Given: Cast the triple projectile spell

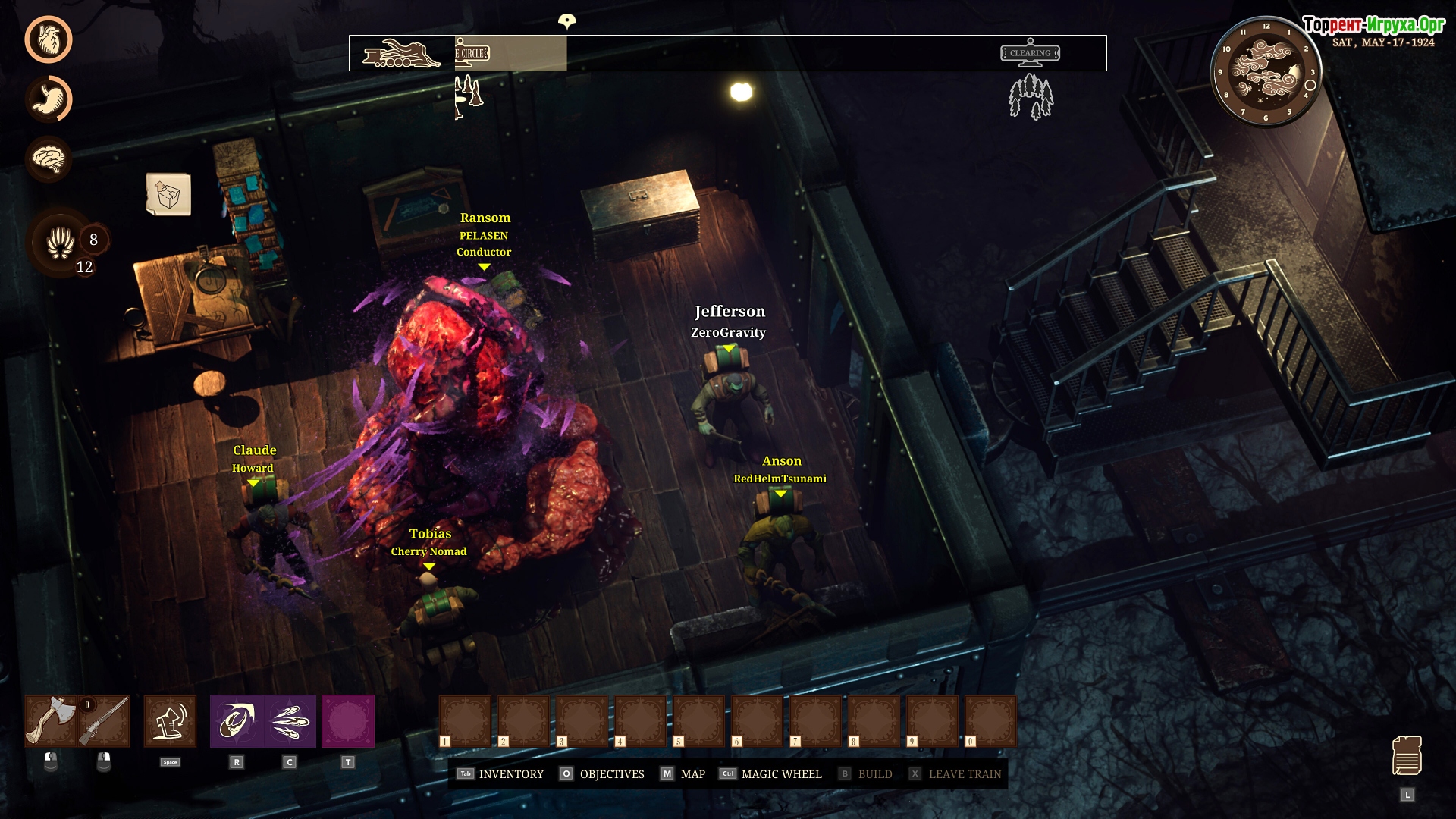Looking at the screenshot, I should point(290,721).
